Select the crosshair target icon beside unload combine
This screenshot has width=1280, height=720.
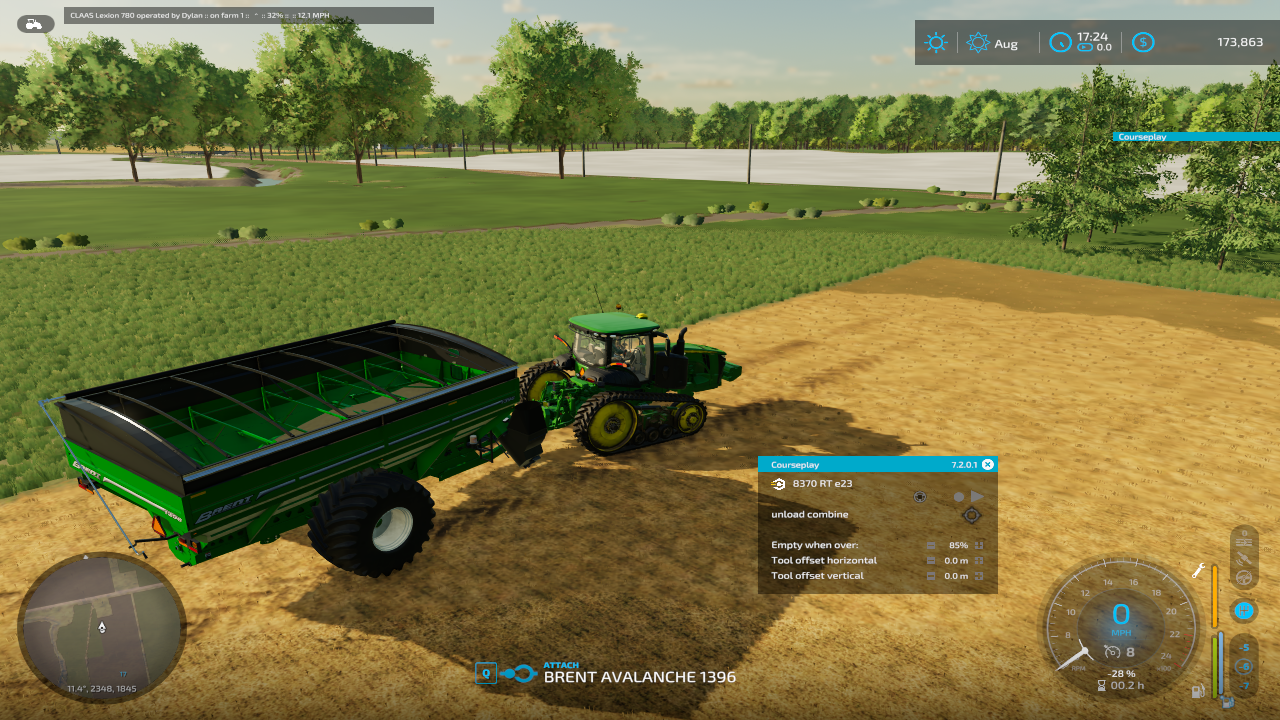970,515
